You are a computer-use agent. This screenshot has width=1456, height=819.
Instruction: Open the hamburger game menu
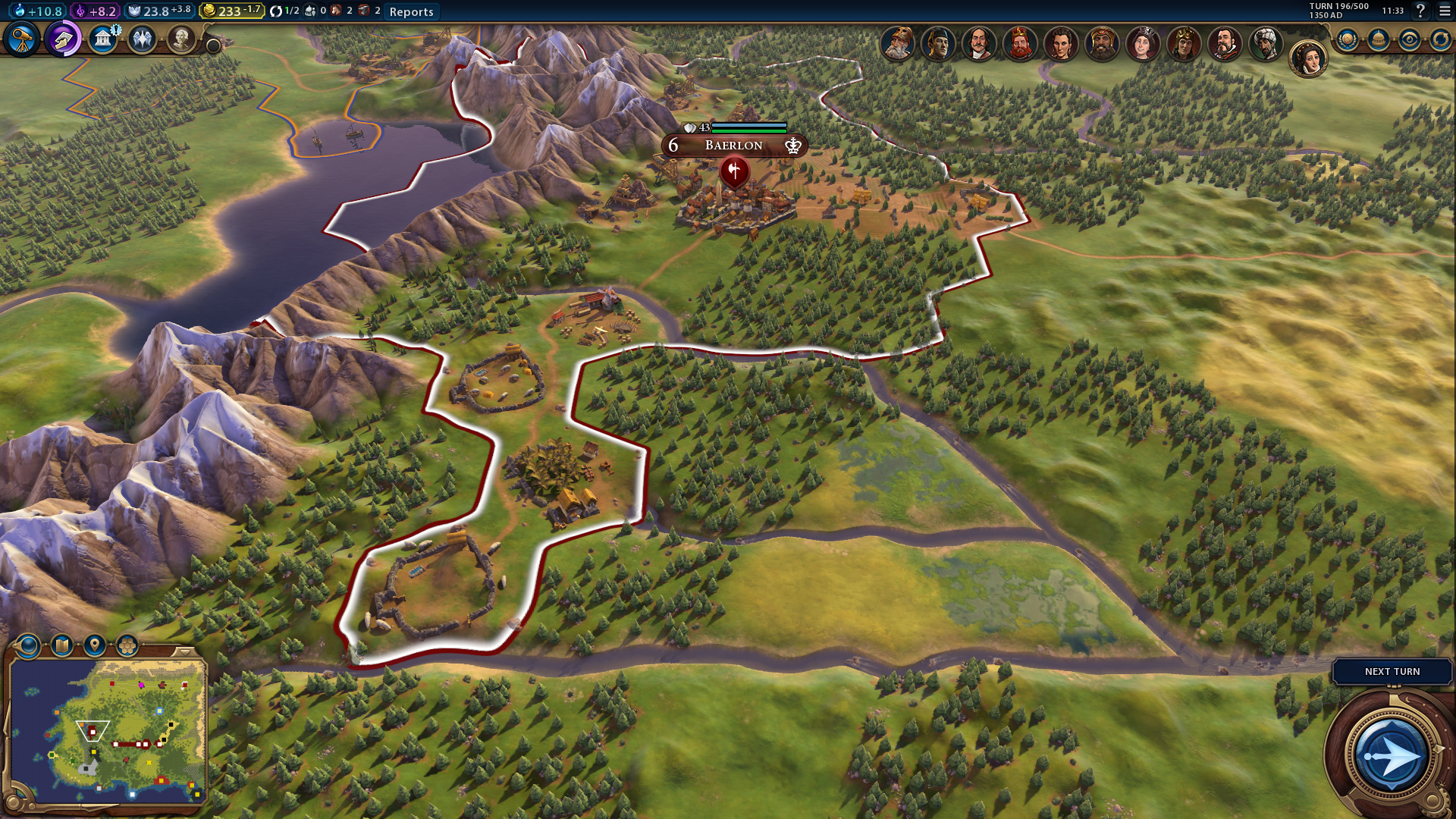[x=1445, y=11]
